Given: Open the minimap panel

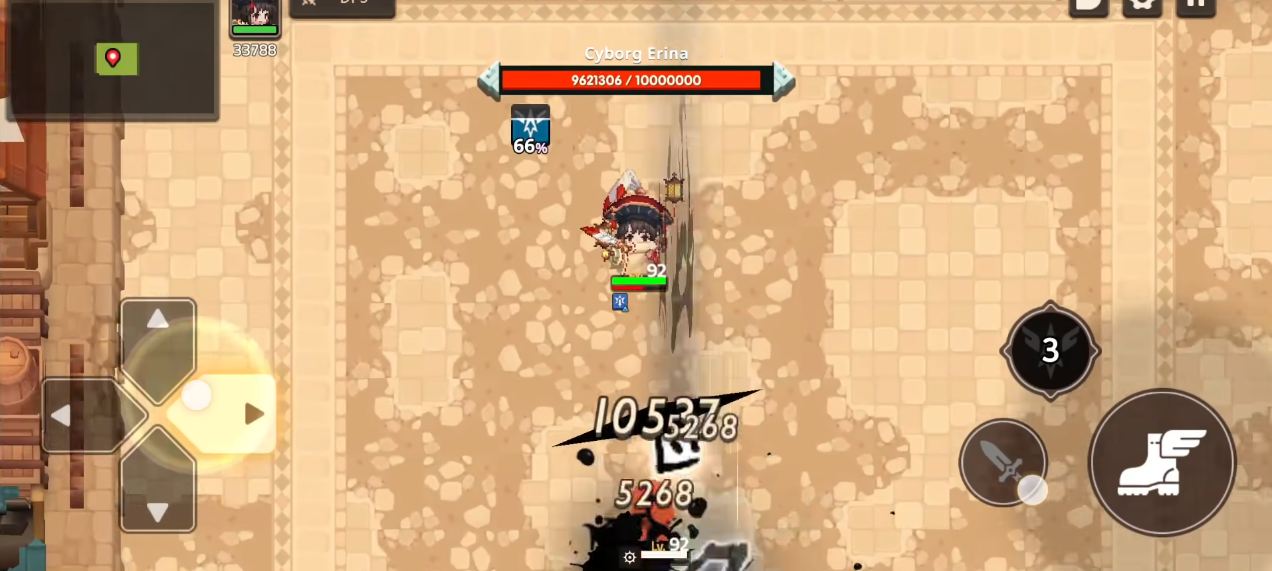Looking at the screenshot, I should click(112, 60).
